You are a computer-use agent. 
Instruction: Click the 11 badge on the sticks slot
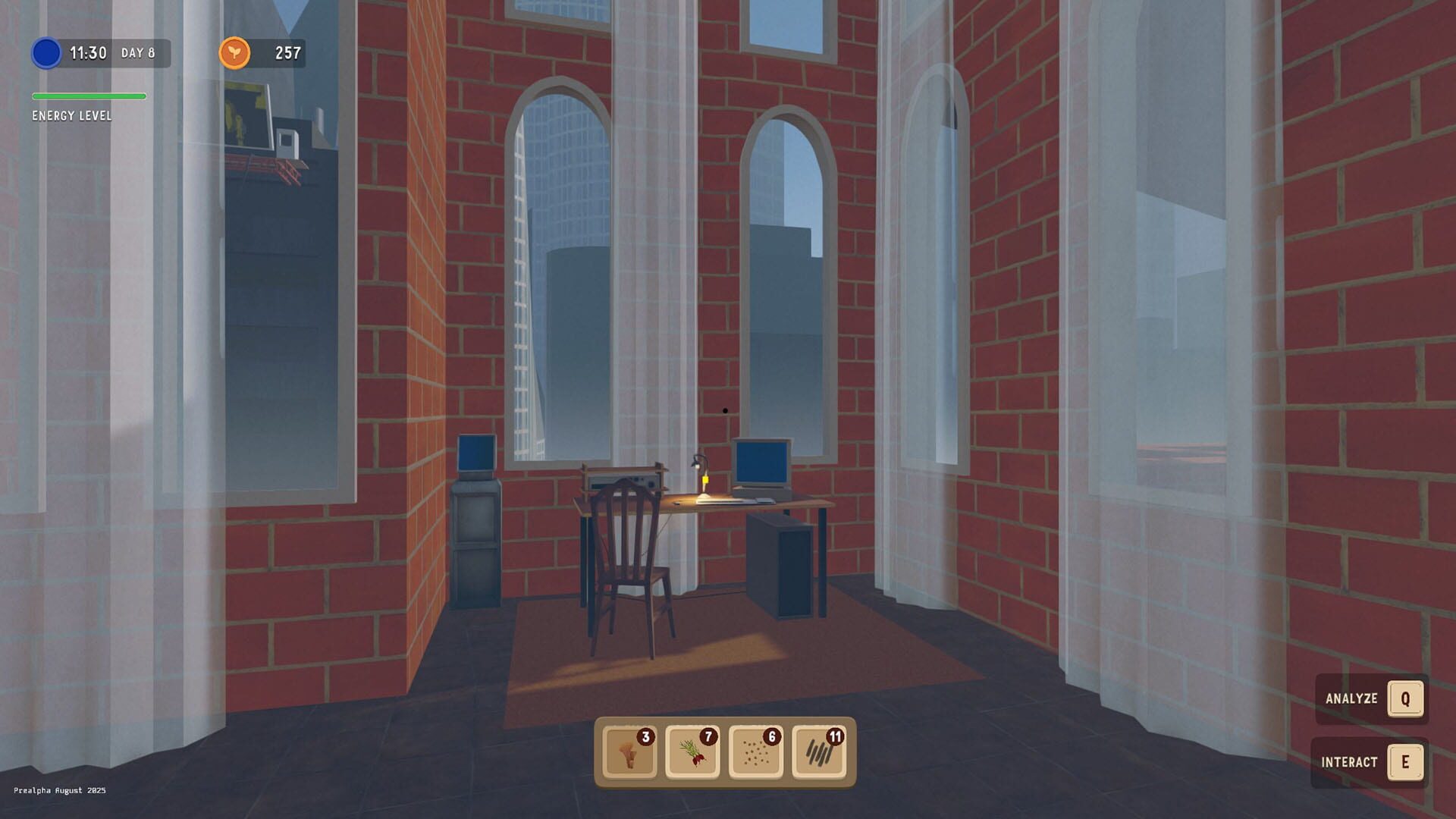click(x=834, y=736)
